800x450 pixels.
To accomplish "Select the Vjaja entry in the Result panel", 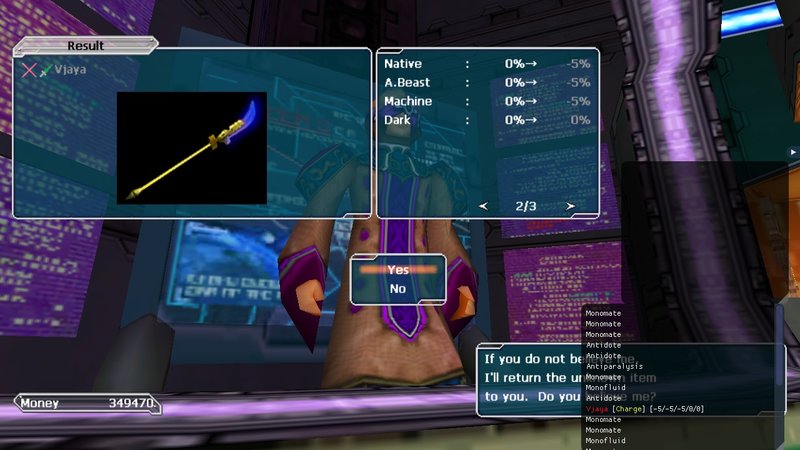I will coord(70,70).
